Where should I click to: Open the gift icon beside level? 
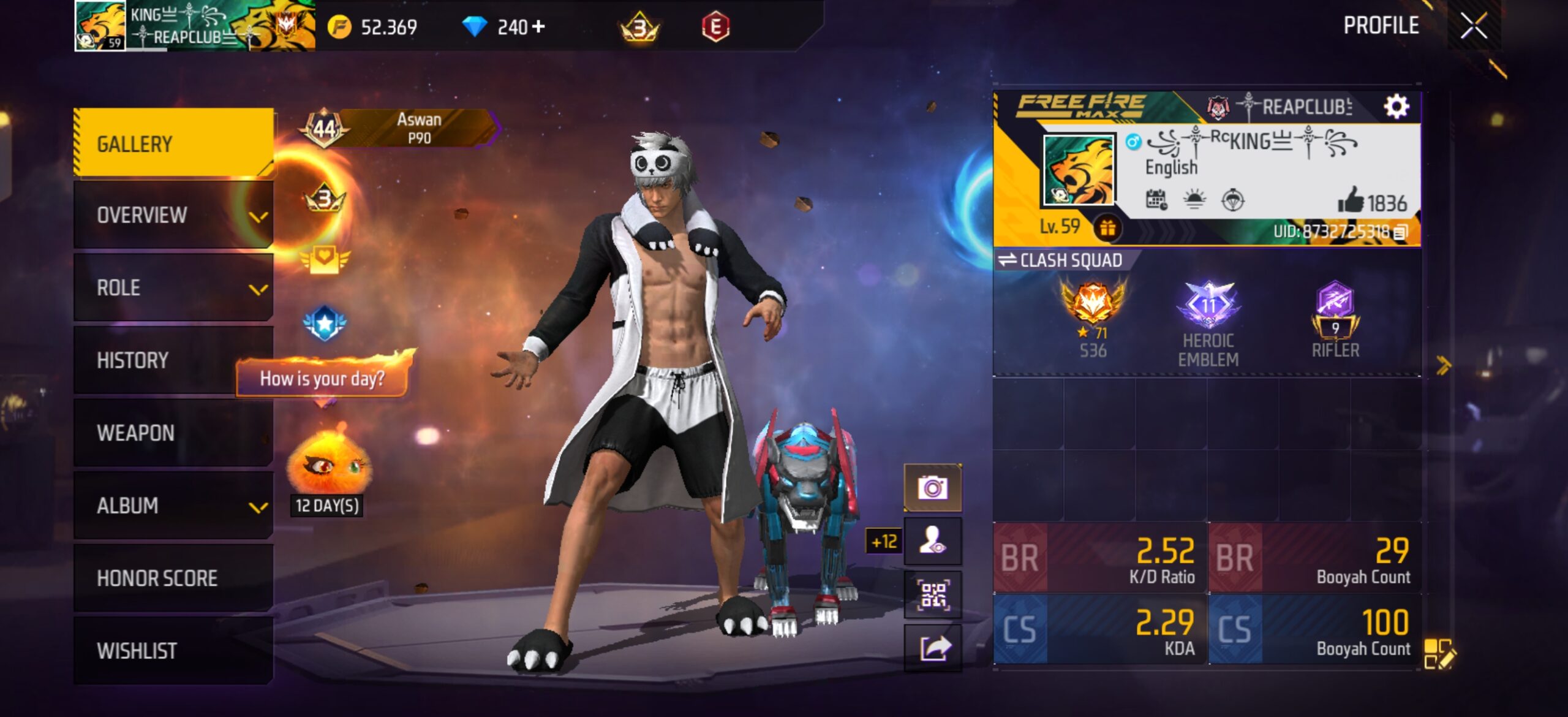(1107, 228)
